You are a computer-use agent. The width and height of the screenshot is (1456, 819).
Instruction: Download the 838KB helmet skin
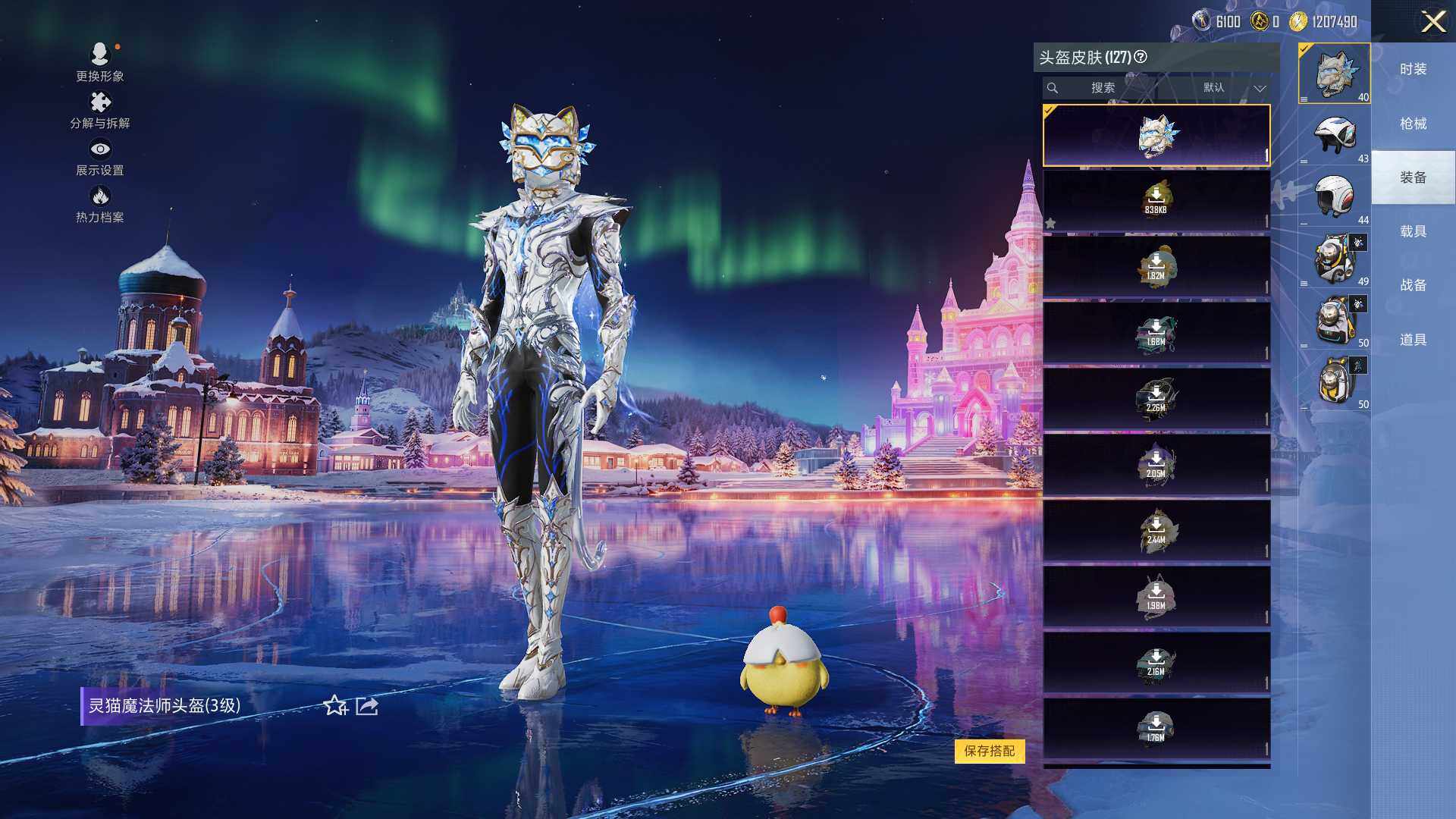[1156, 200]
